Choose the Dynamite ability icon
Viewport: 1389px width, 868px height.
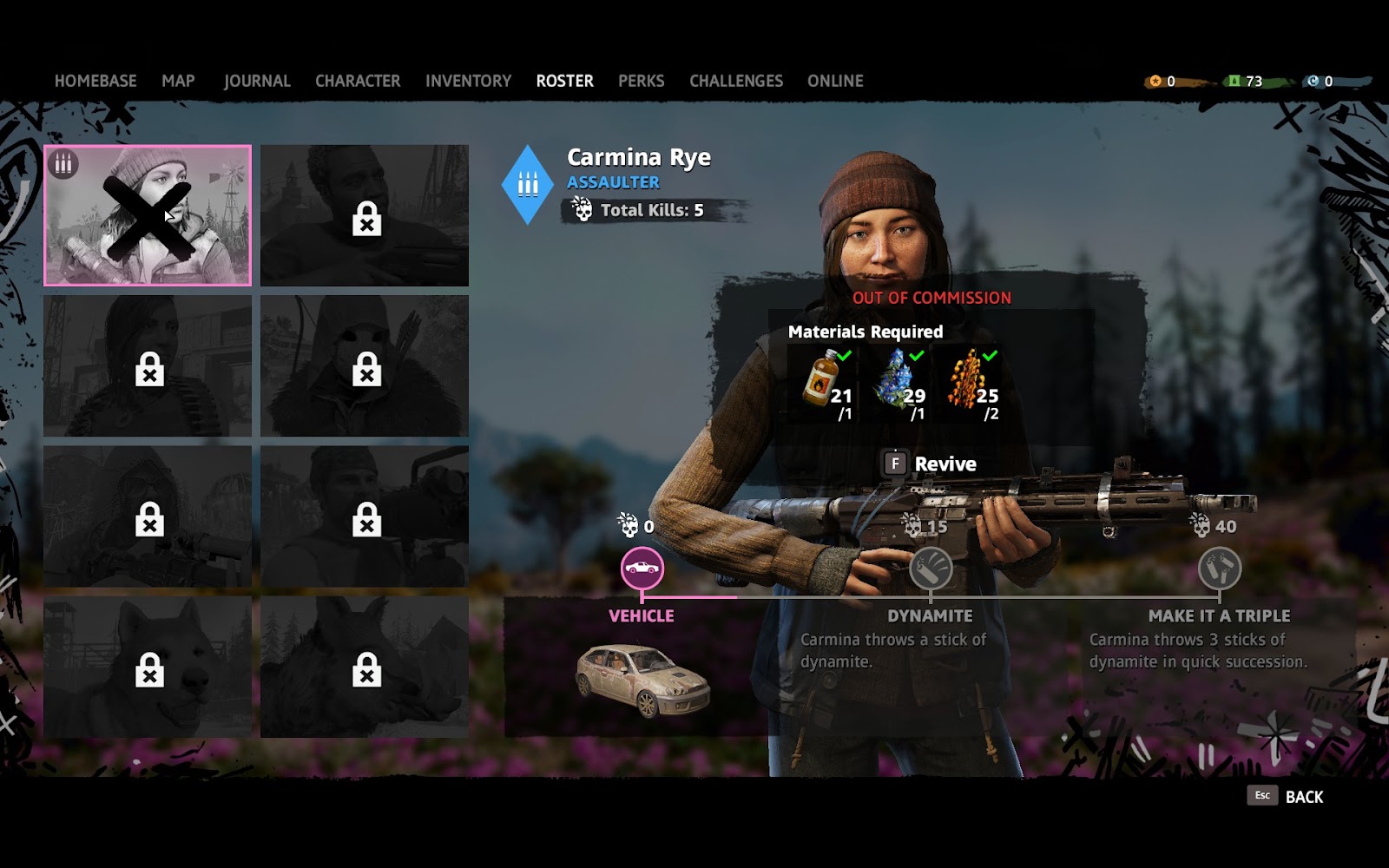tap(930, 569)
